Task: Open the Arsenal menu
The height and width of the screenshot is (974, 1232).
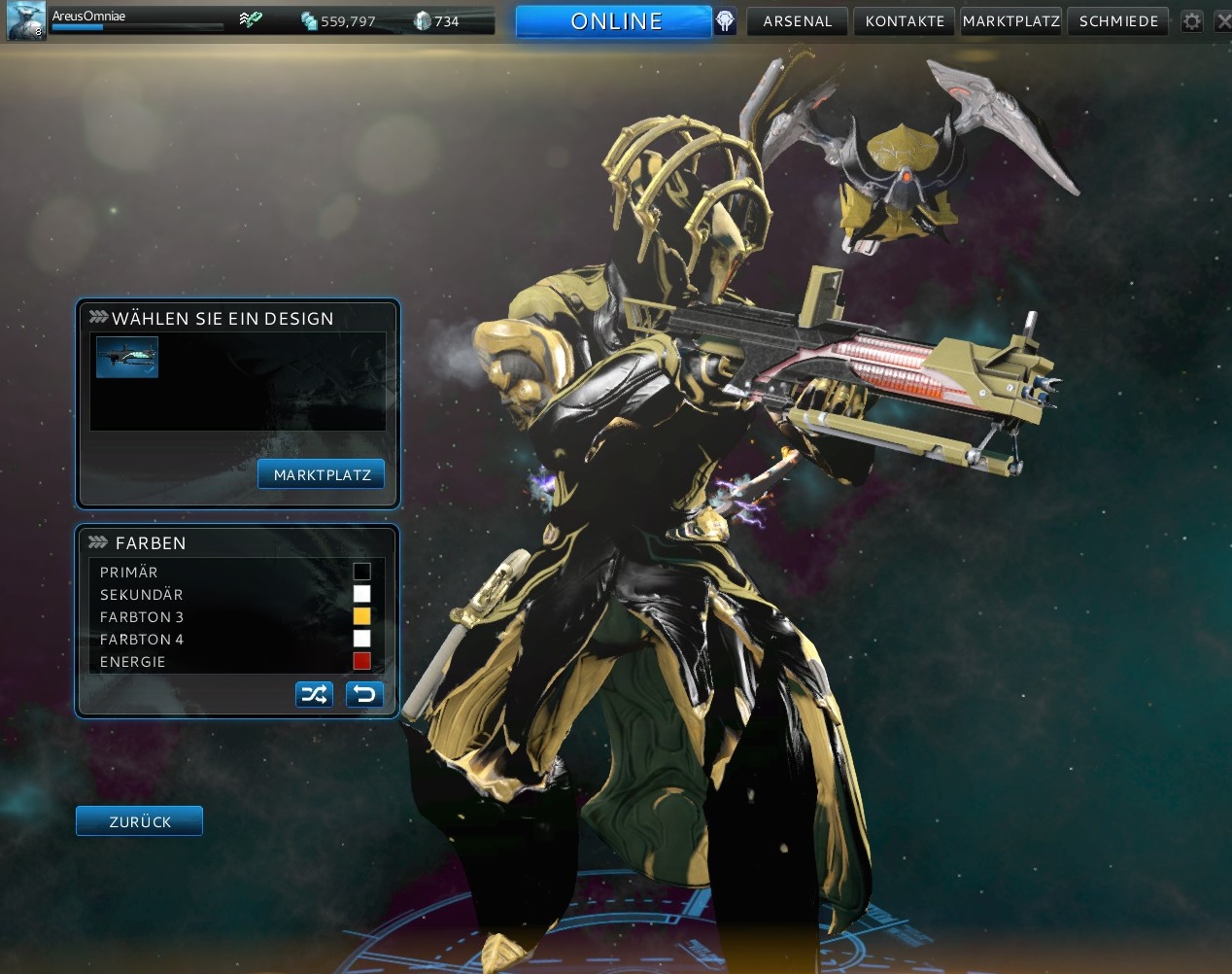Action: [798, 21]
